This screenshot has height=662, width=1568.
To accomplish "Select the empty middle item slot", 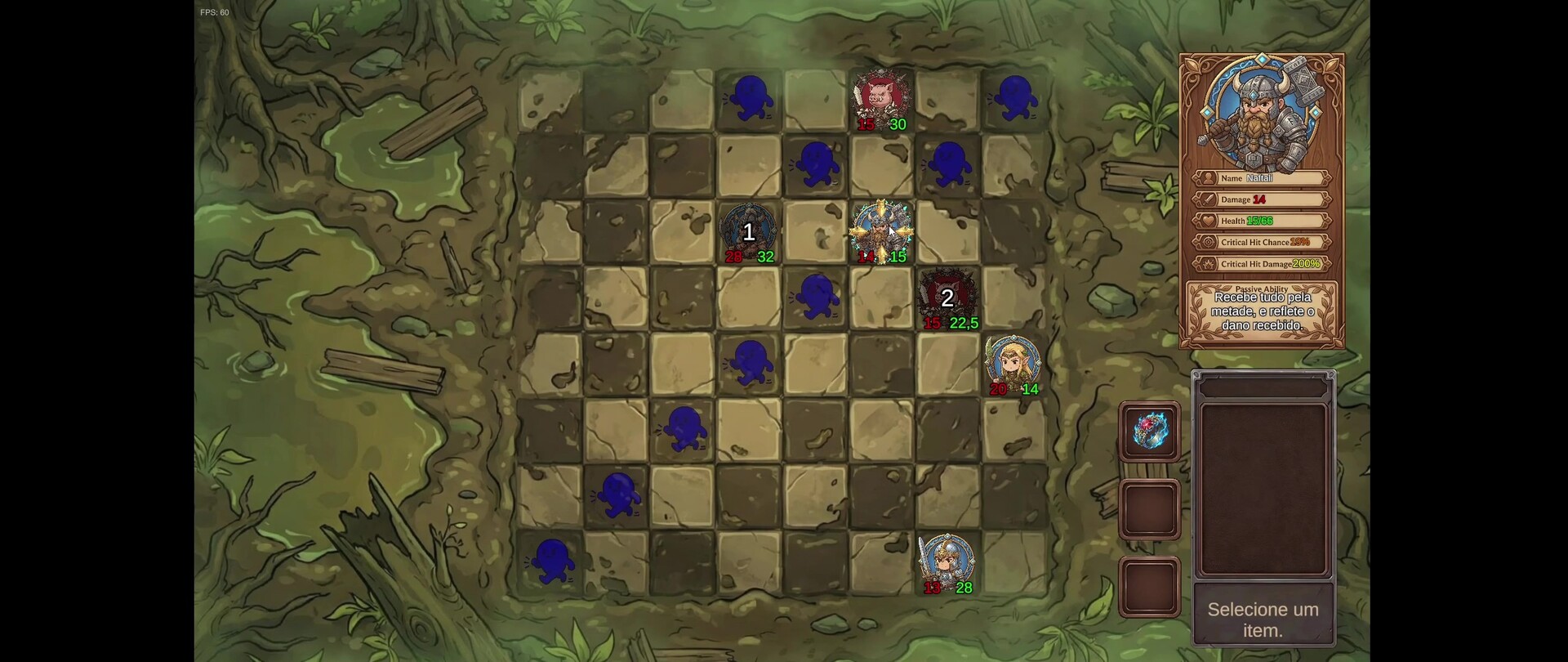I will point(1150,508).
